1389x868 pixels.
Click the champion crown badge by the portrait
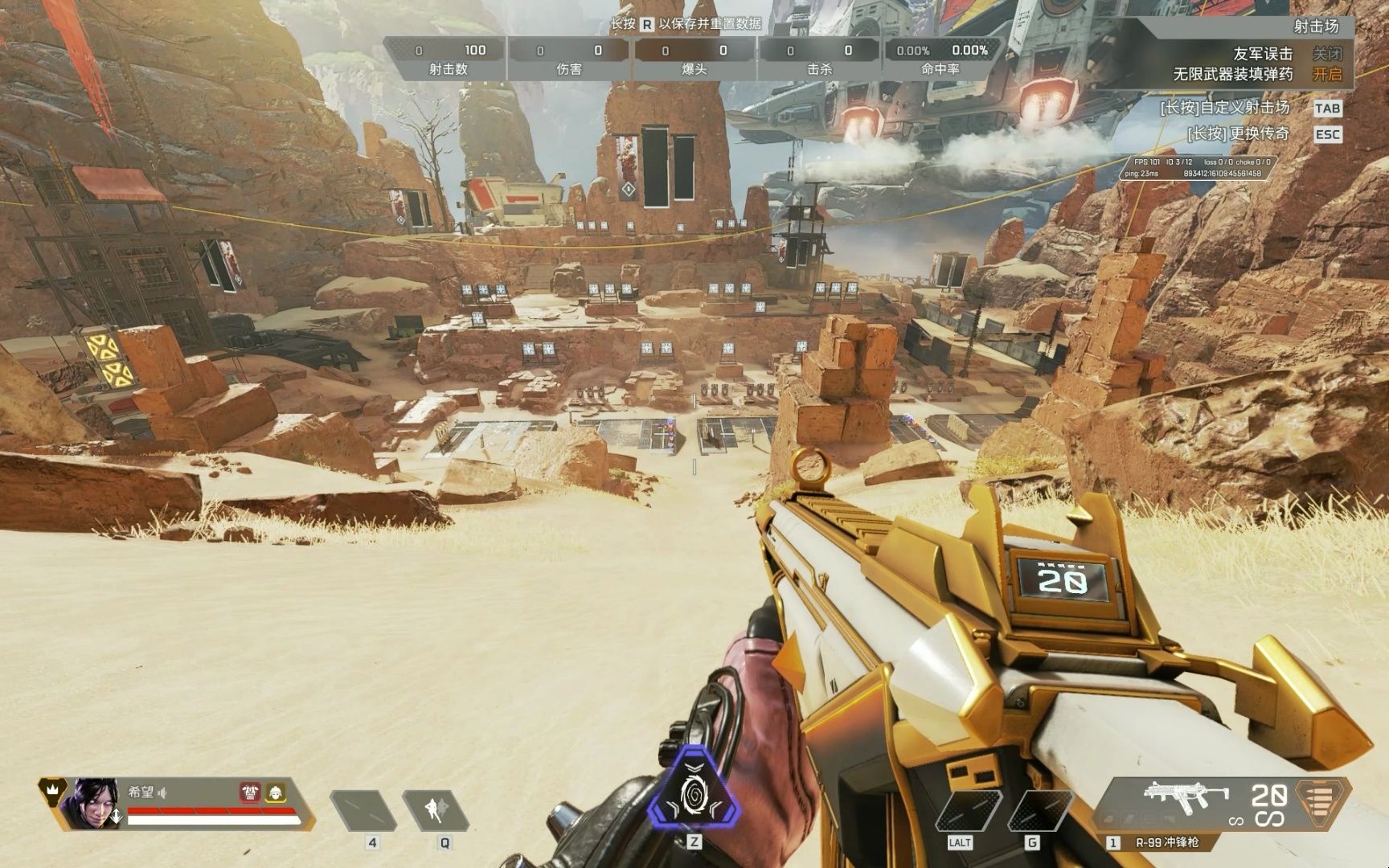pos(52,789)
